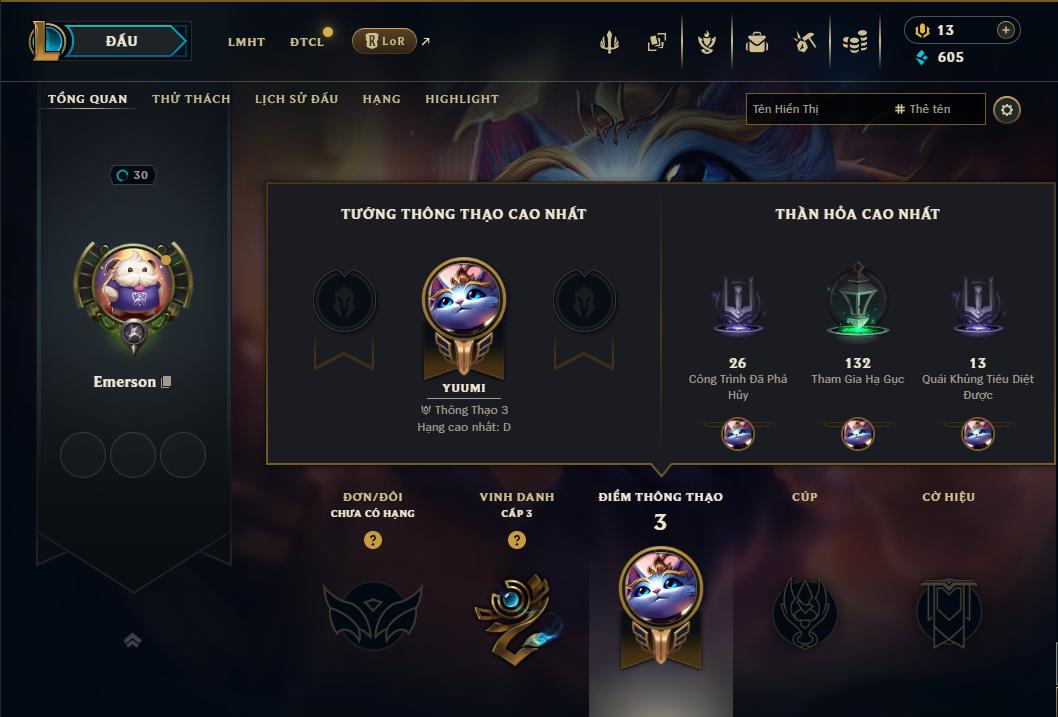Add RP with the plus button
This screenshot has height=717, width=1058.
(1005, 30)
